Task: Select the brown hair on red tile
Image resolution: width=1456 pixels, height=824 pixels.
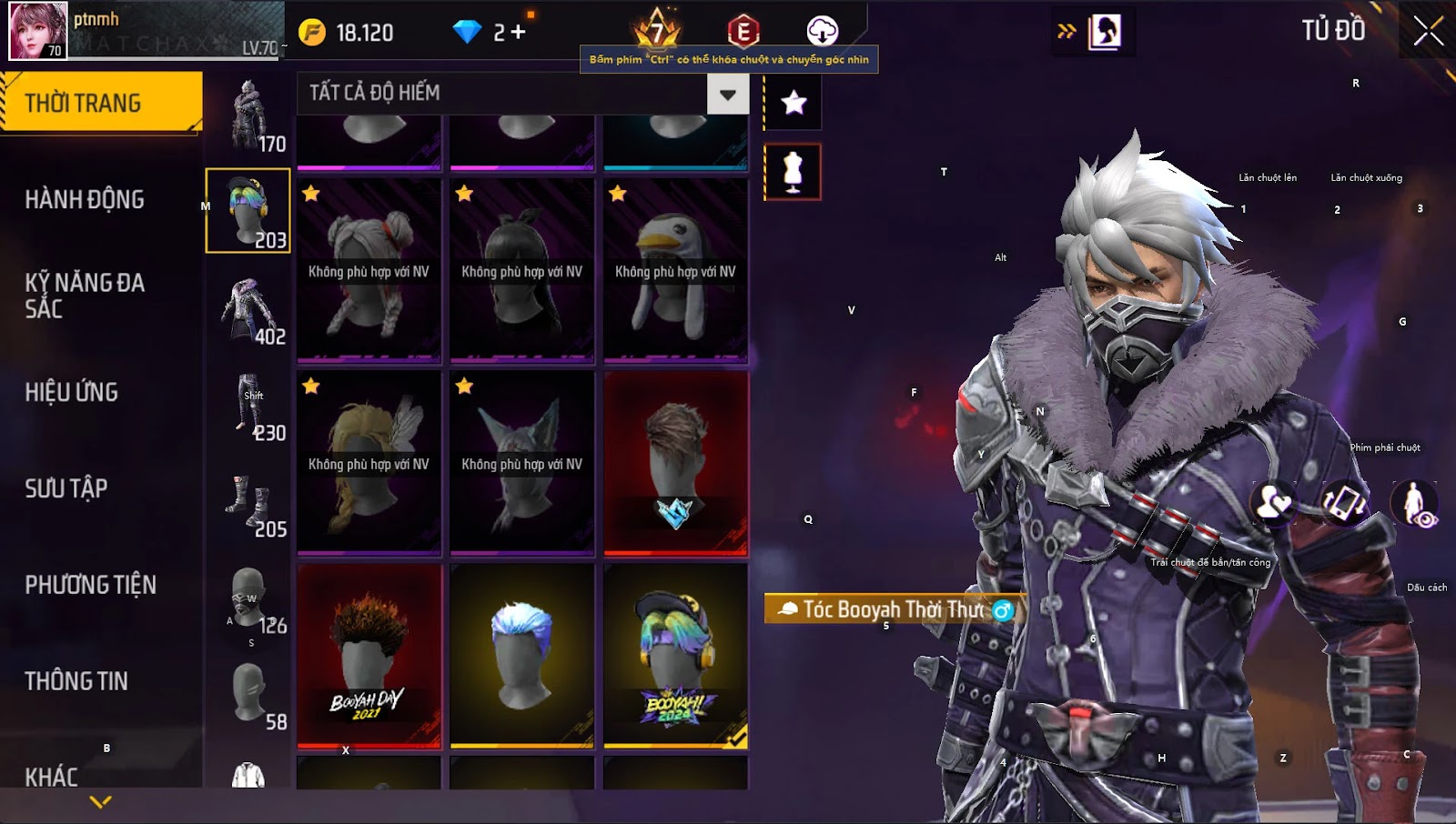Action: click(675, 462)
